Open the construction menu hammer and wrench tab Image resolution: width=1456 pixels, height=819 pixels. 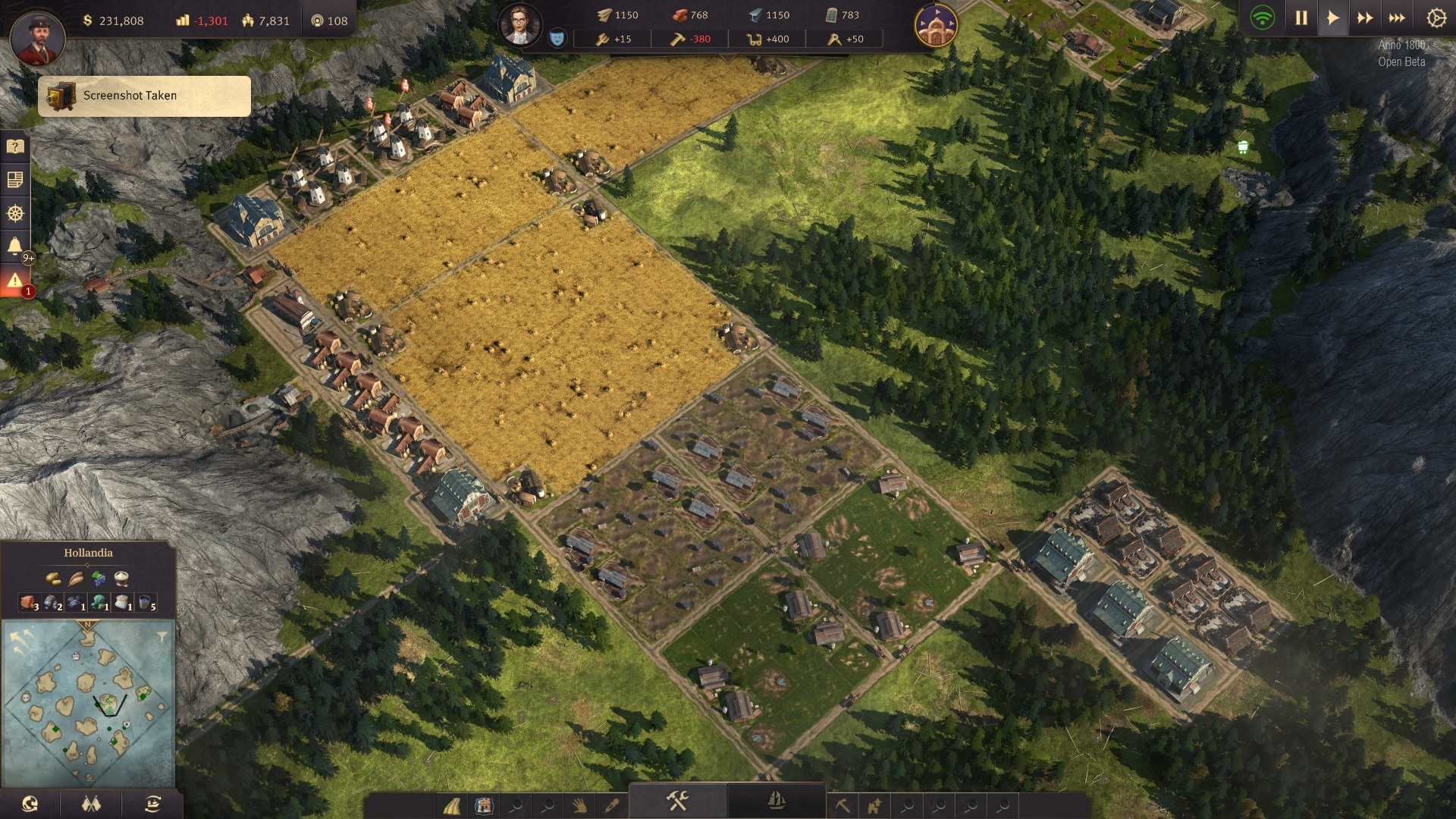(677, 801)
